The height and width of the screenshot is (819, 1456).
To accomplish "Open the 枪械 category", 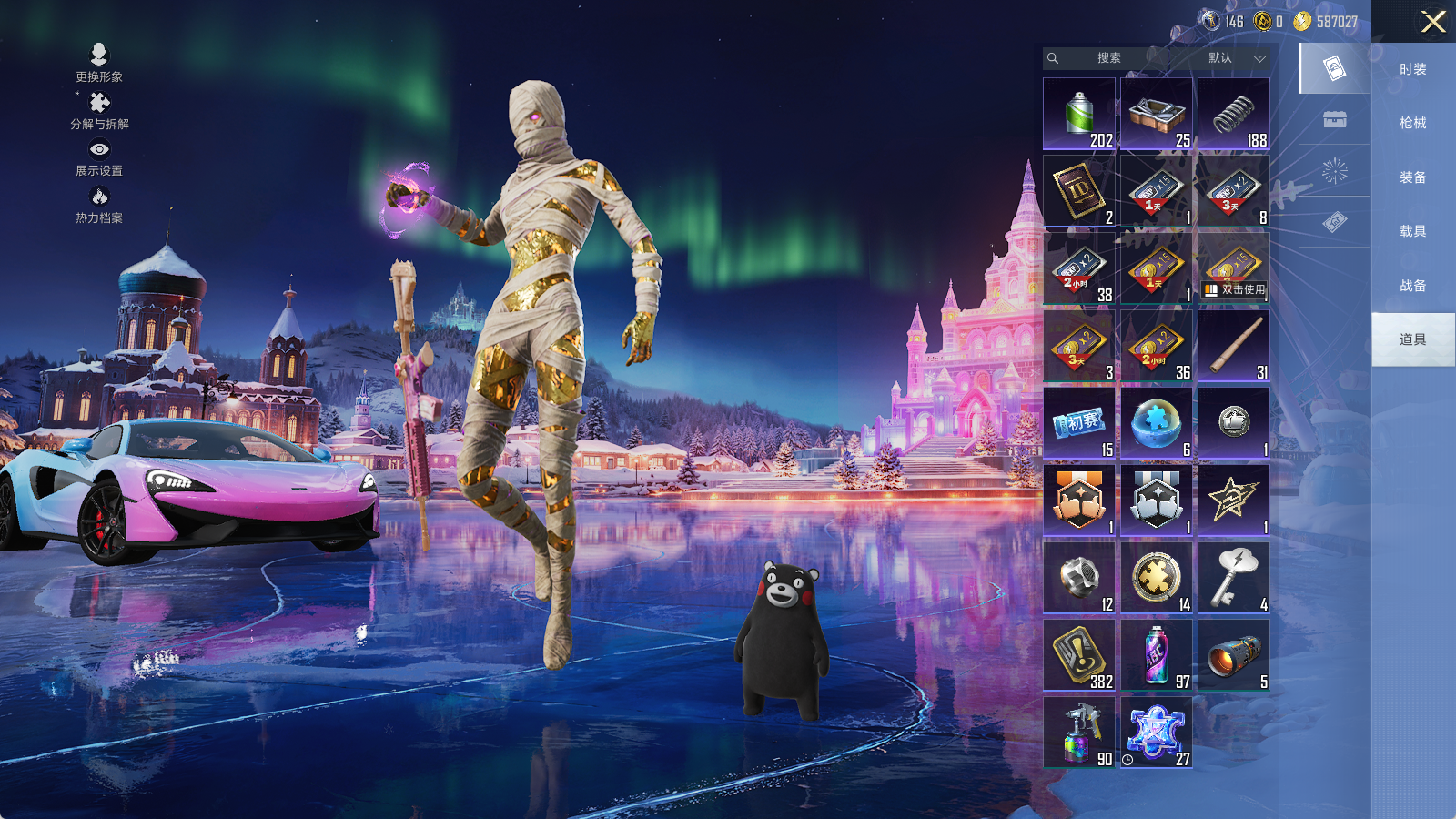I will pos(1412,123).
